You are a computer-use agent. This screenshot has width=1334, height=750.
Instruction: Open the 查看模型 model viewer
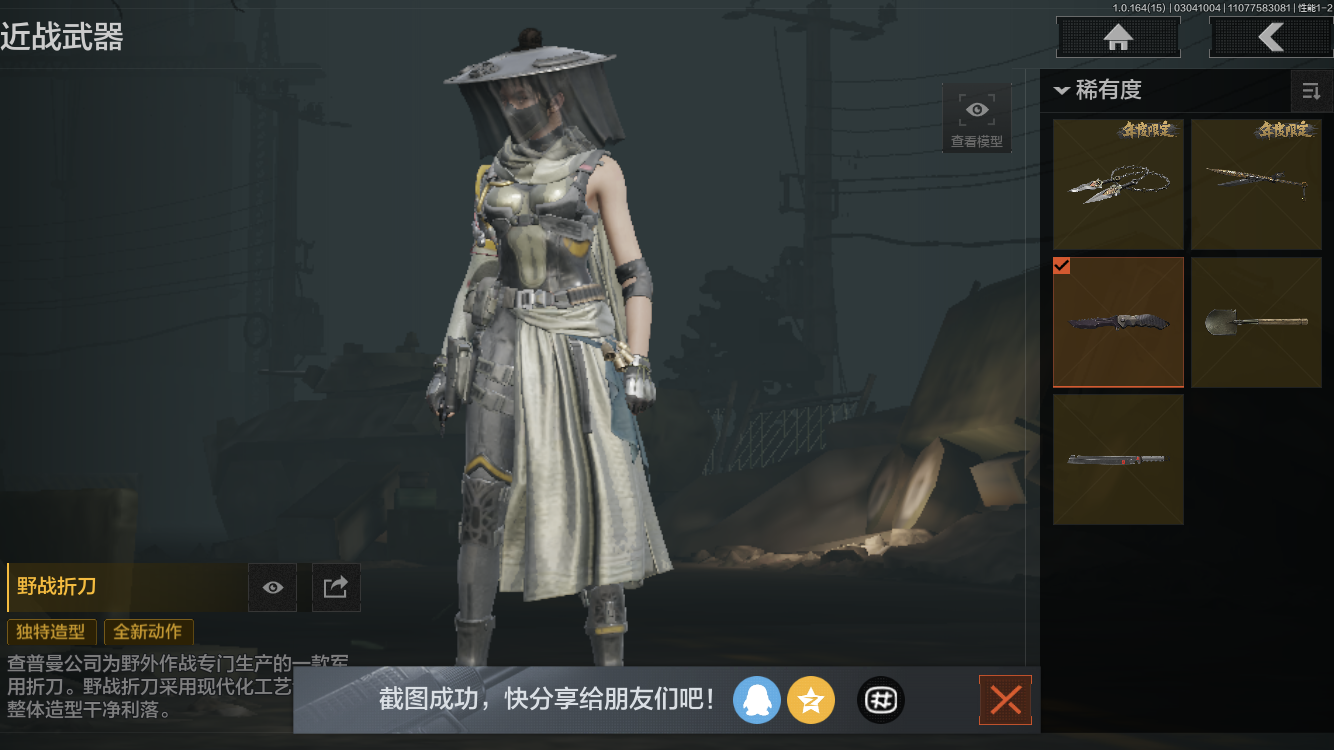(x=976, y=115)
